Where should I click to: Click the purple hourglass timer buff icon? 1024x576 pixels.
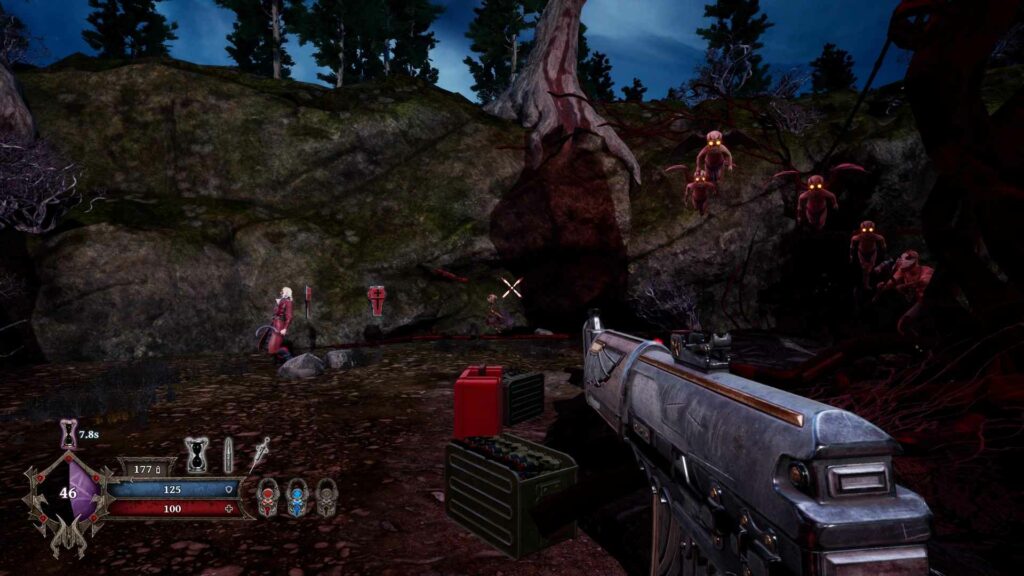[69, 433]
